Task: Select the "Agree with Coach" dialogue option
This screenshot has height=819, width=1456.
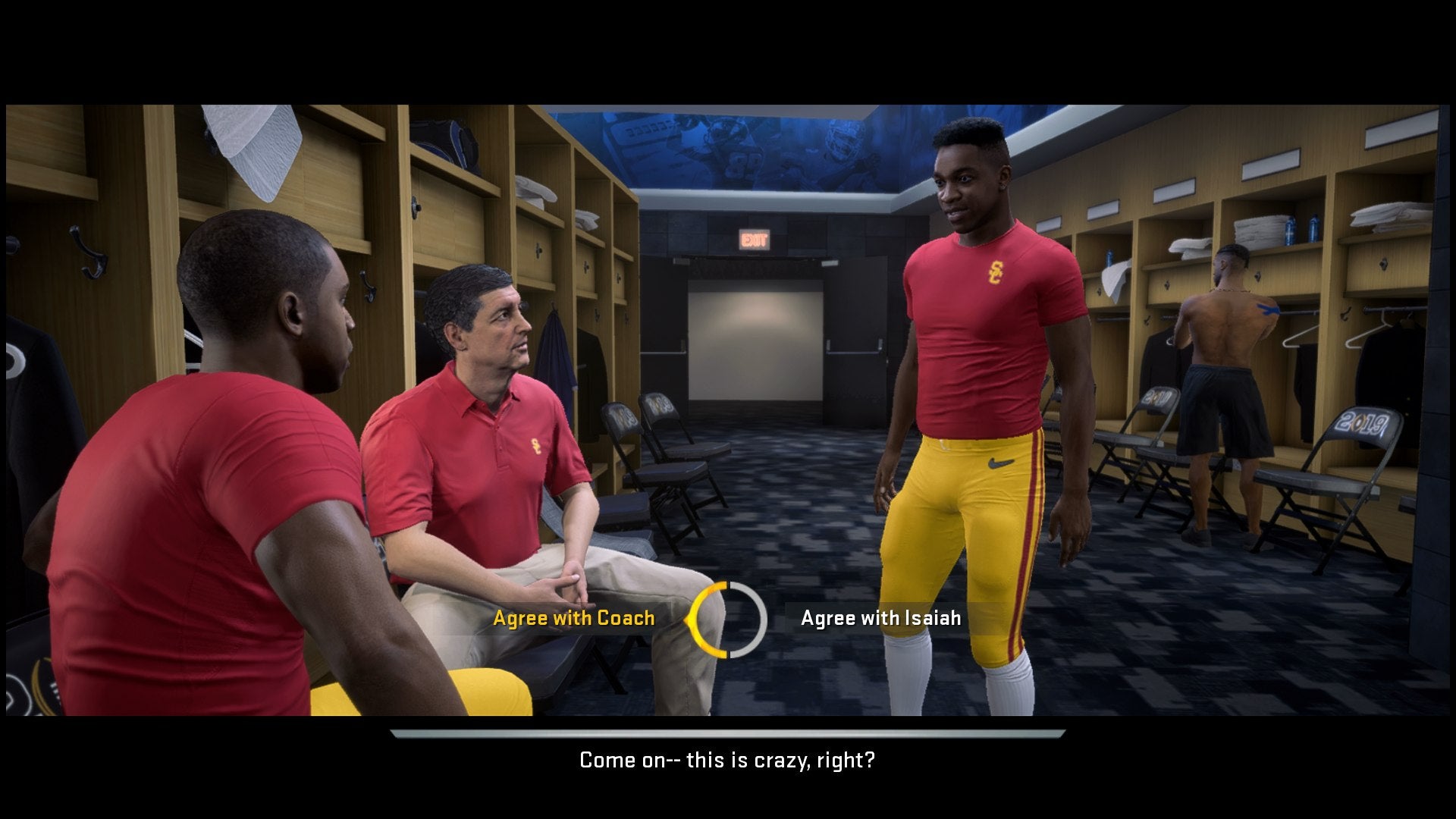Action: (574, 618)
